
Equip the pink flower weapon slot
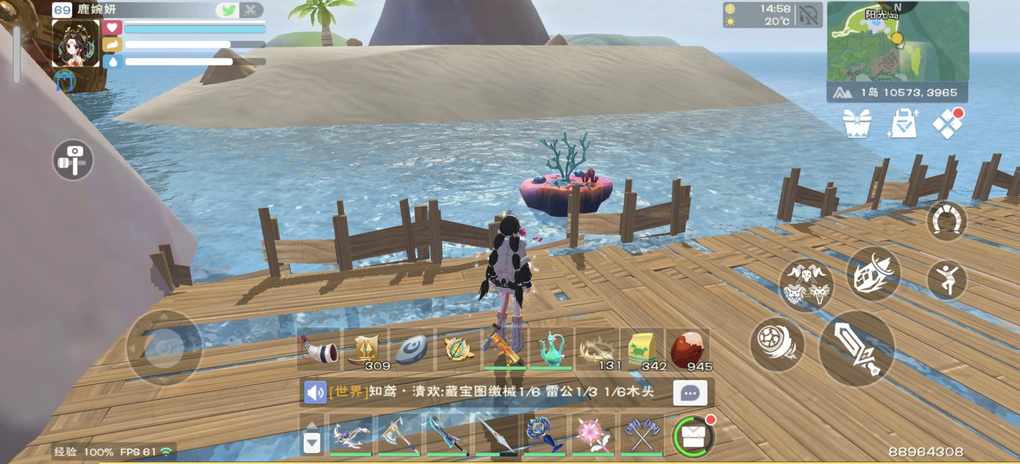coord(594,435)
